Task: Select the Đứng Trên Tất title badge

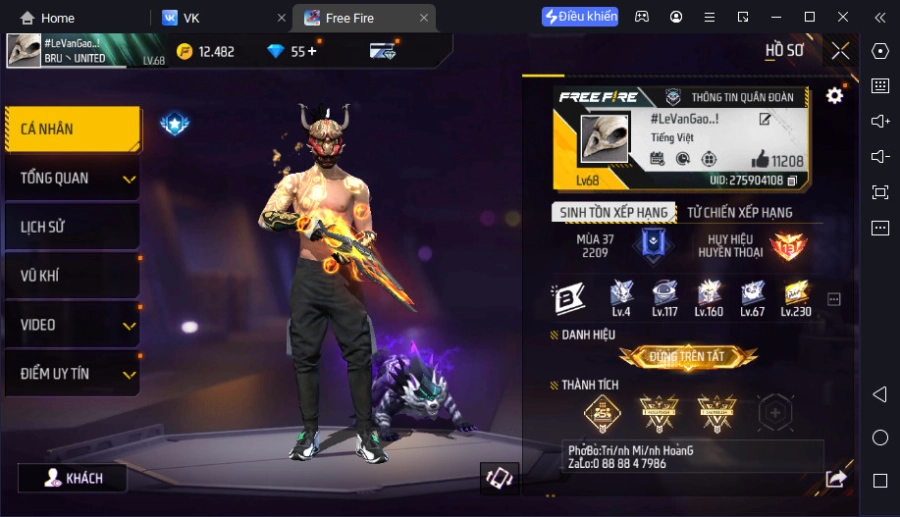Action: [x=688, y=356]
